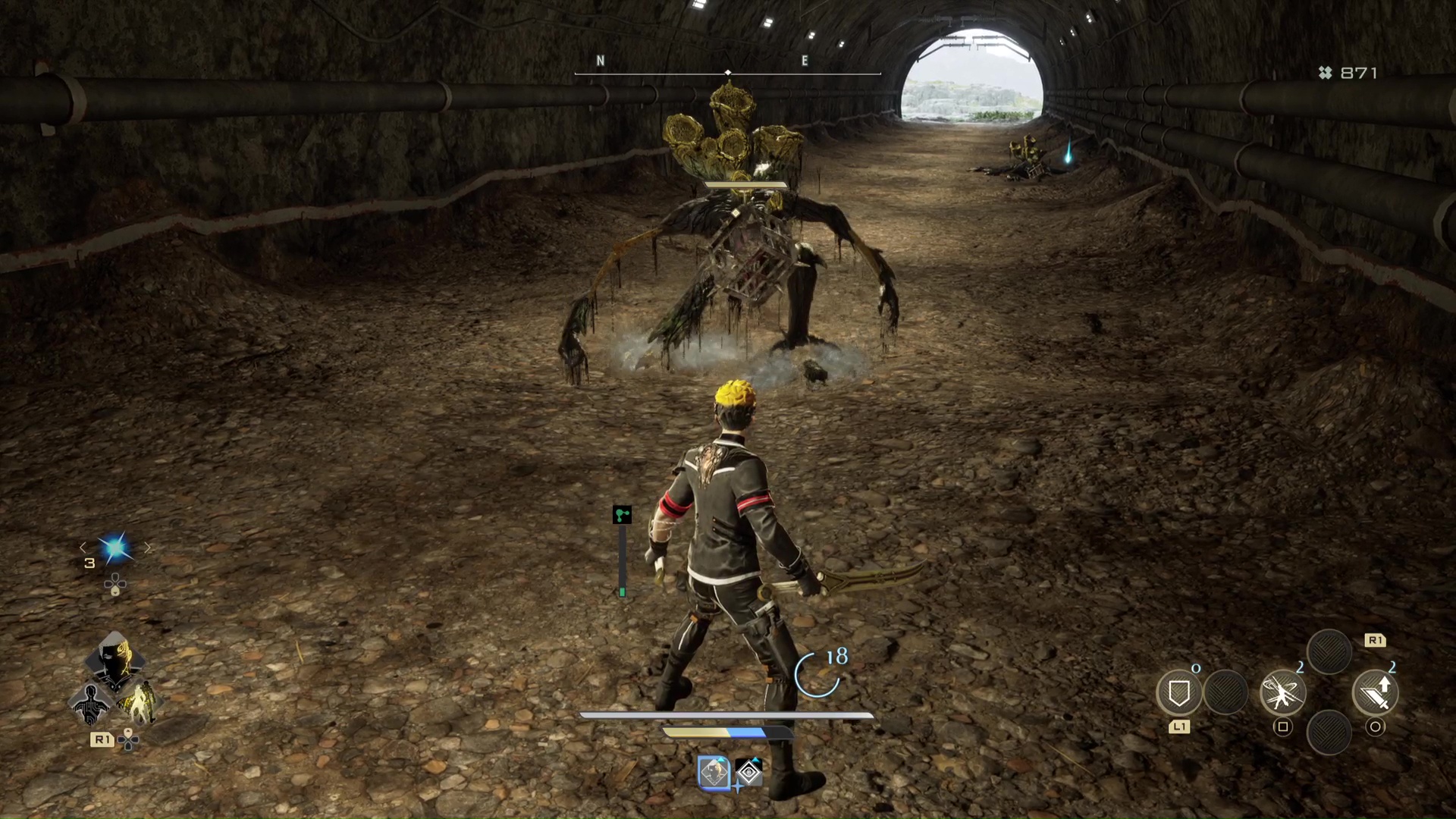Select the shield guard skill icon
This screenshot has width=1456, height=819.
(1178, 693)
